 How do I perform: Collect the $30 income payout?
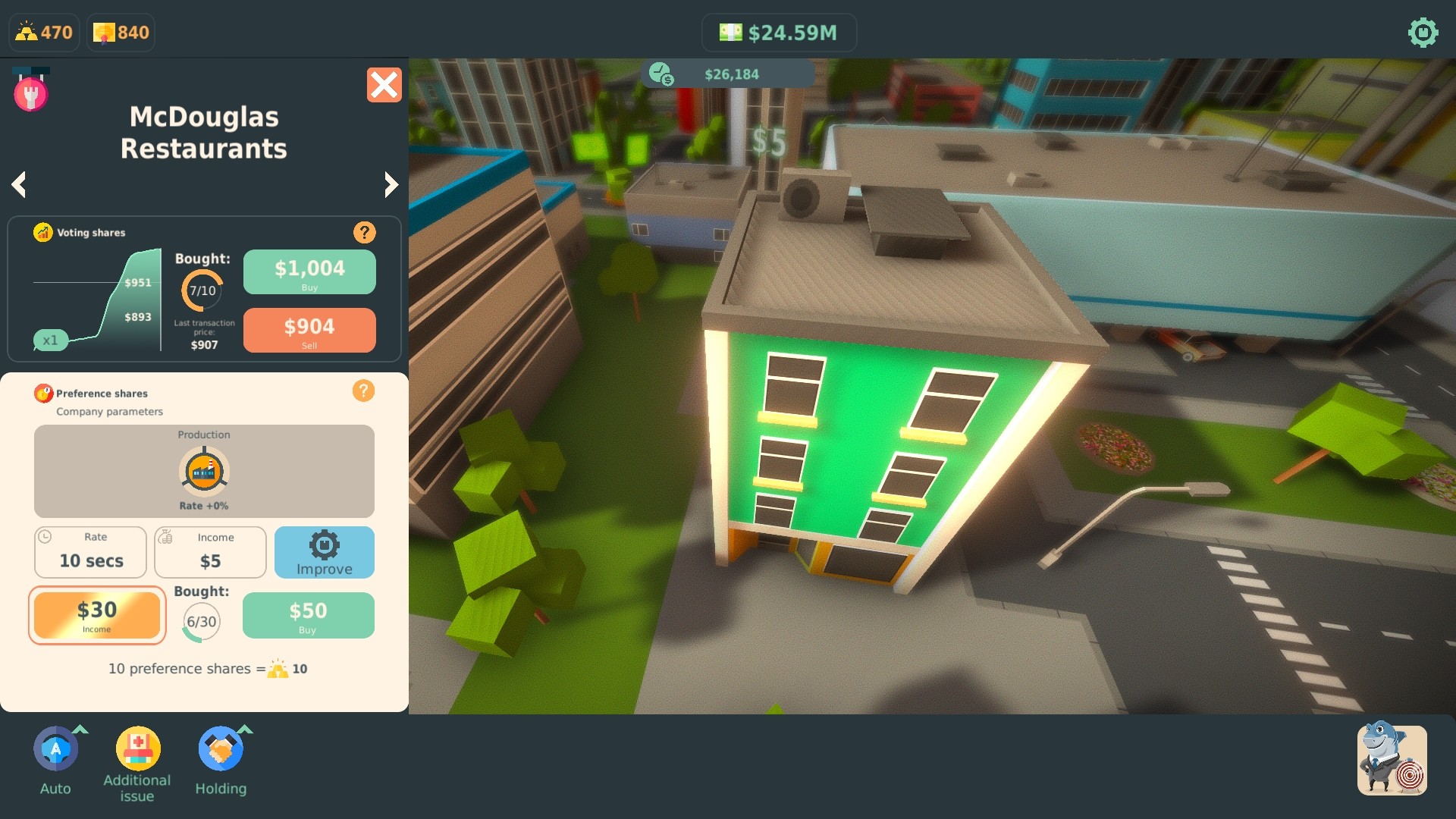(97, 615)
